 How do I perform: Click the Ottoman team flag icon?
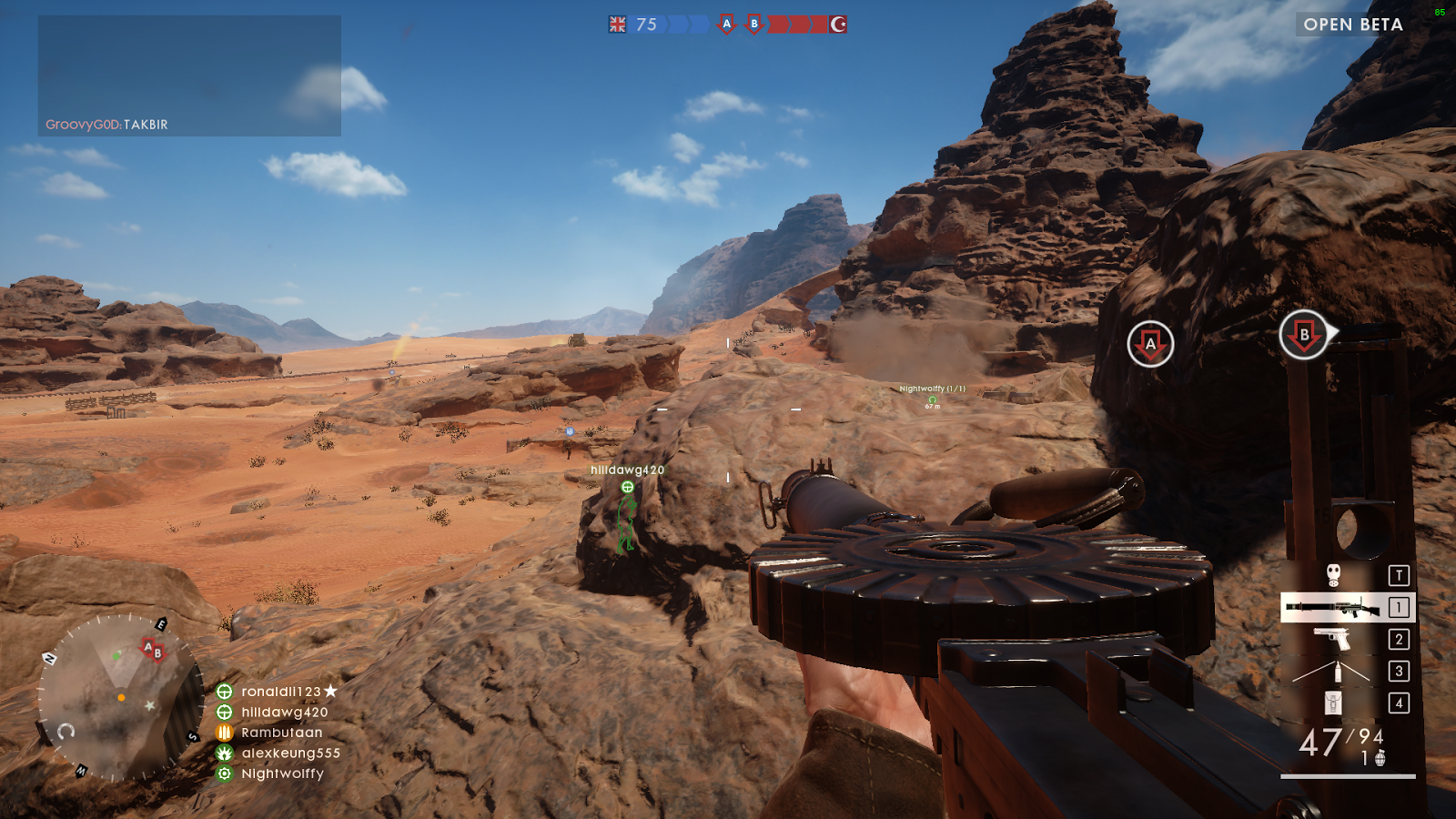point(838,25)
